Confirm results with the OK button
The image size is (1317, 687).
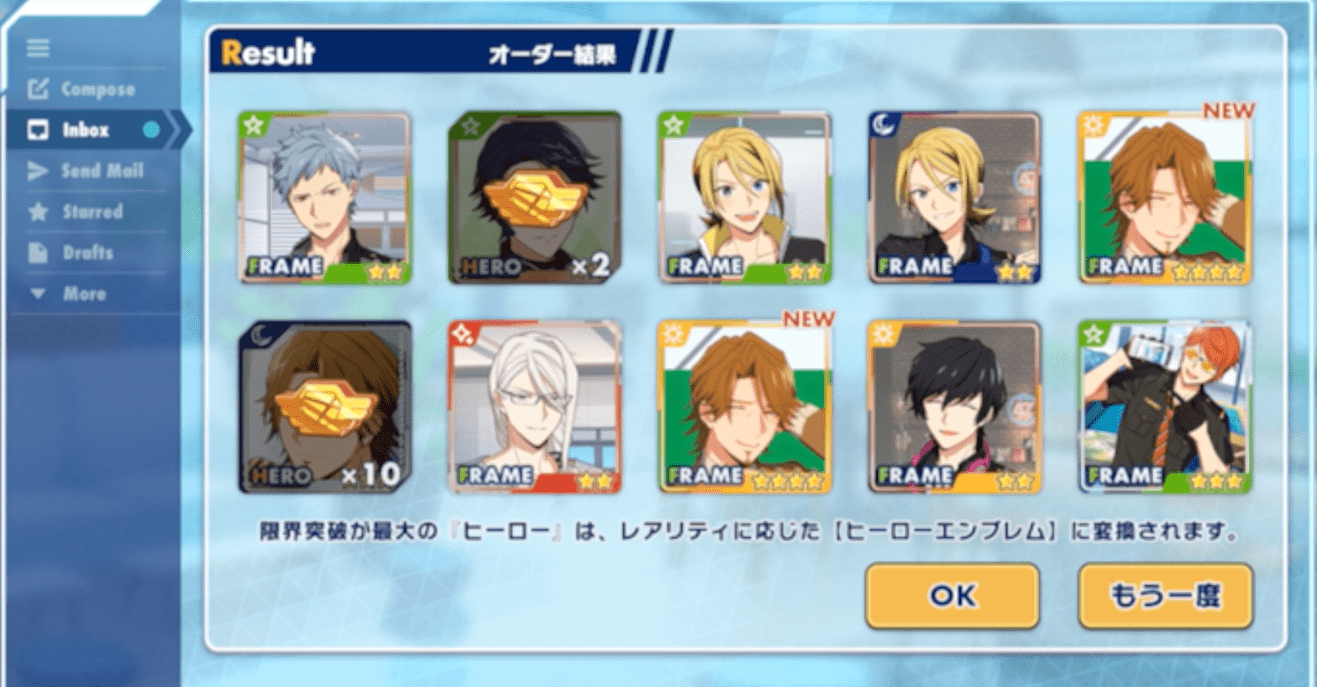[952, 596]
